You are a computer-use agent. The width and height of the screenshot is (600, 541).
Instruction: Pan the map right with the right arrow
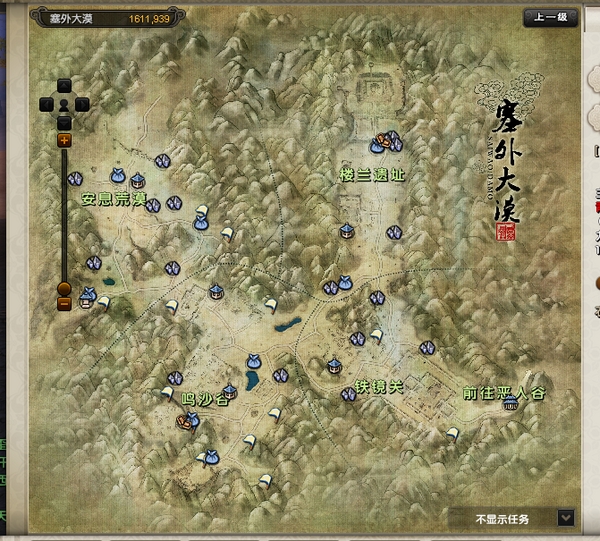tap(82, 103)
